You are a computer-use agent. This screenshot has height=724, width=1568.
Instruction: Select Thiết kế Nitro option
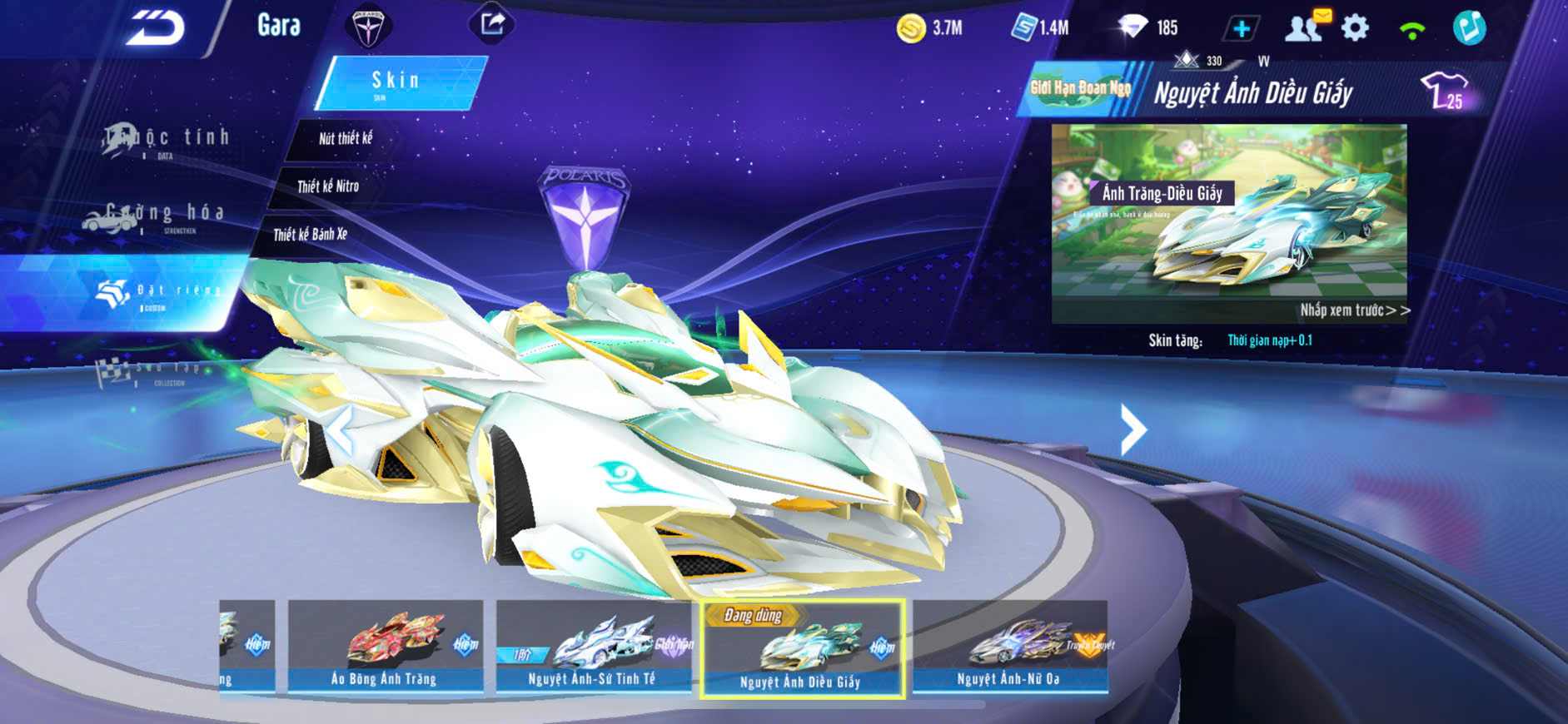(328, 186)
